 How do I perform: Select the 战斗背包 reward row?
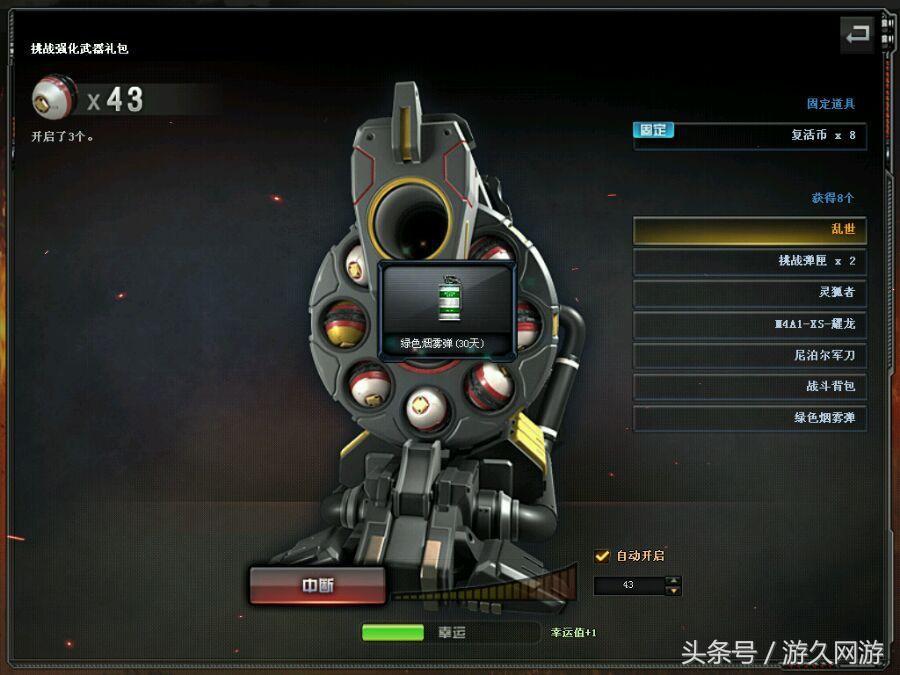pyautogui.click(x=749, y=386)
